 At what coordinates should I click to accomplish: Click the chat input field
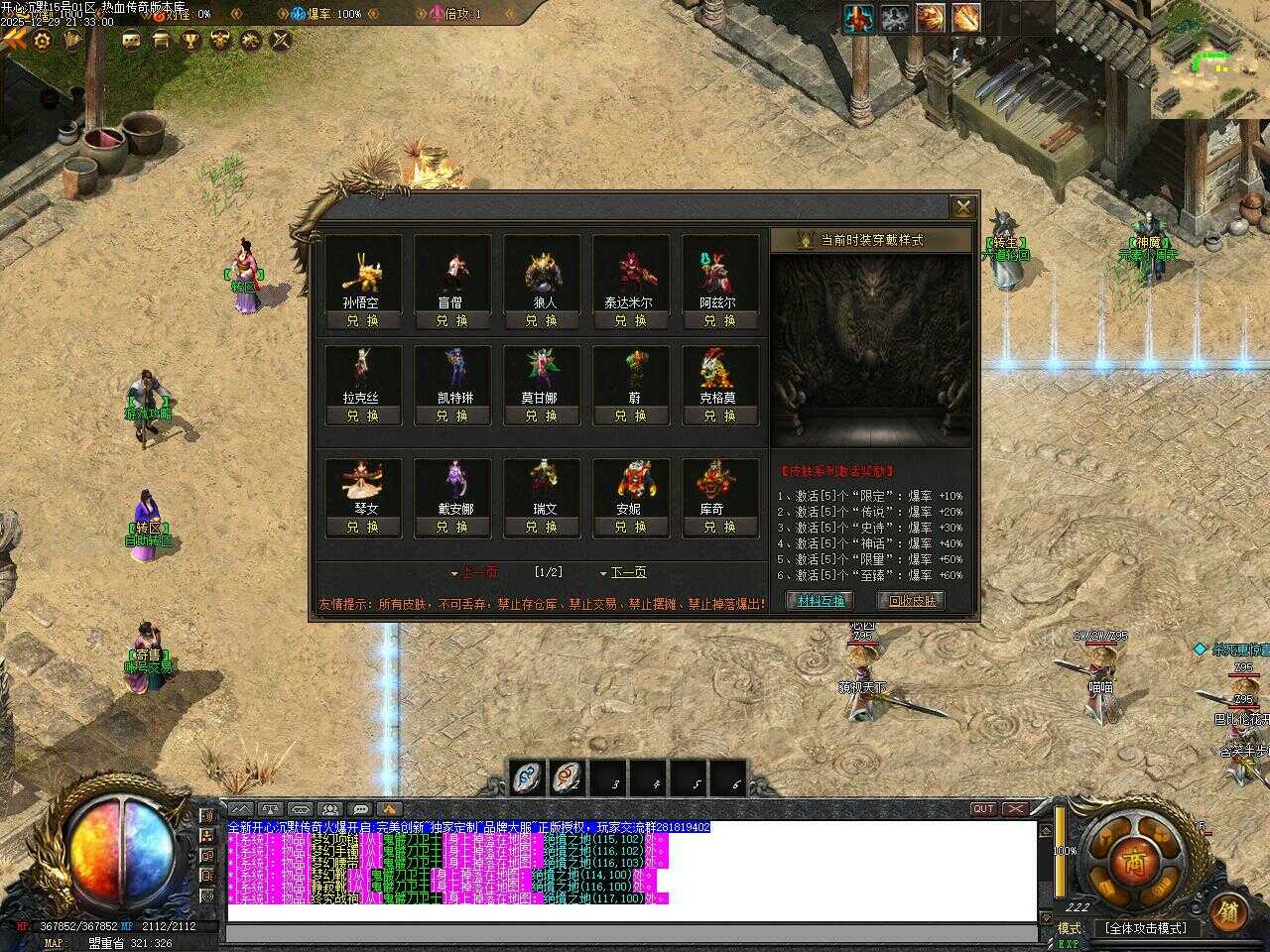[x=631, y=932]
